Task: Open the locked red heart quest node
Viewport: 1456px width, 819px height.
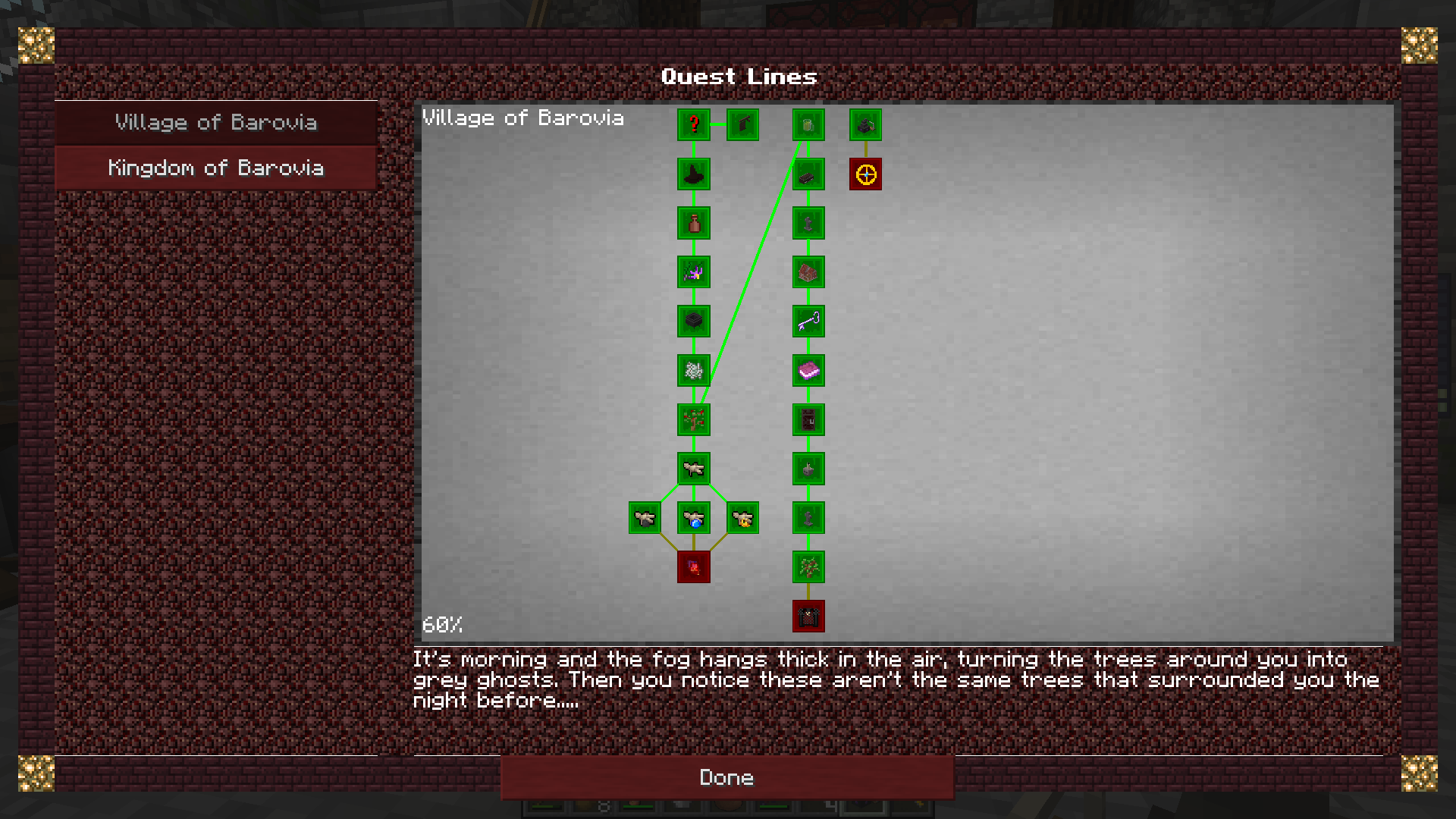Action: [694, 567]
